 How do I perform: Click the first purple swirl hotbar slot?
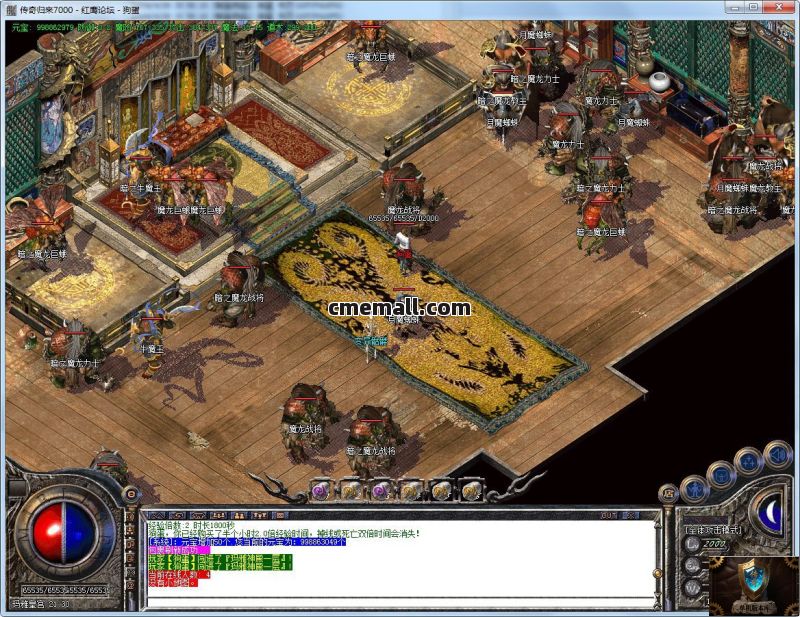[320, 490]
